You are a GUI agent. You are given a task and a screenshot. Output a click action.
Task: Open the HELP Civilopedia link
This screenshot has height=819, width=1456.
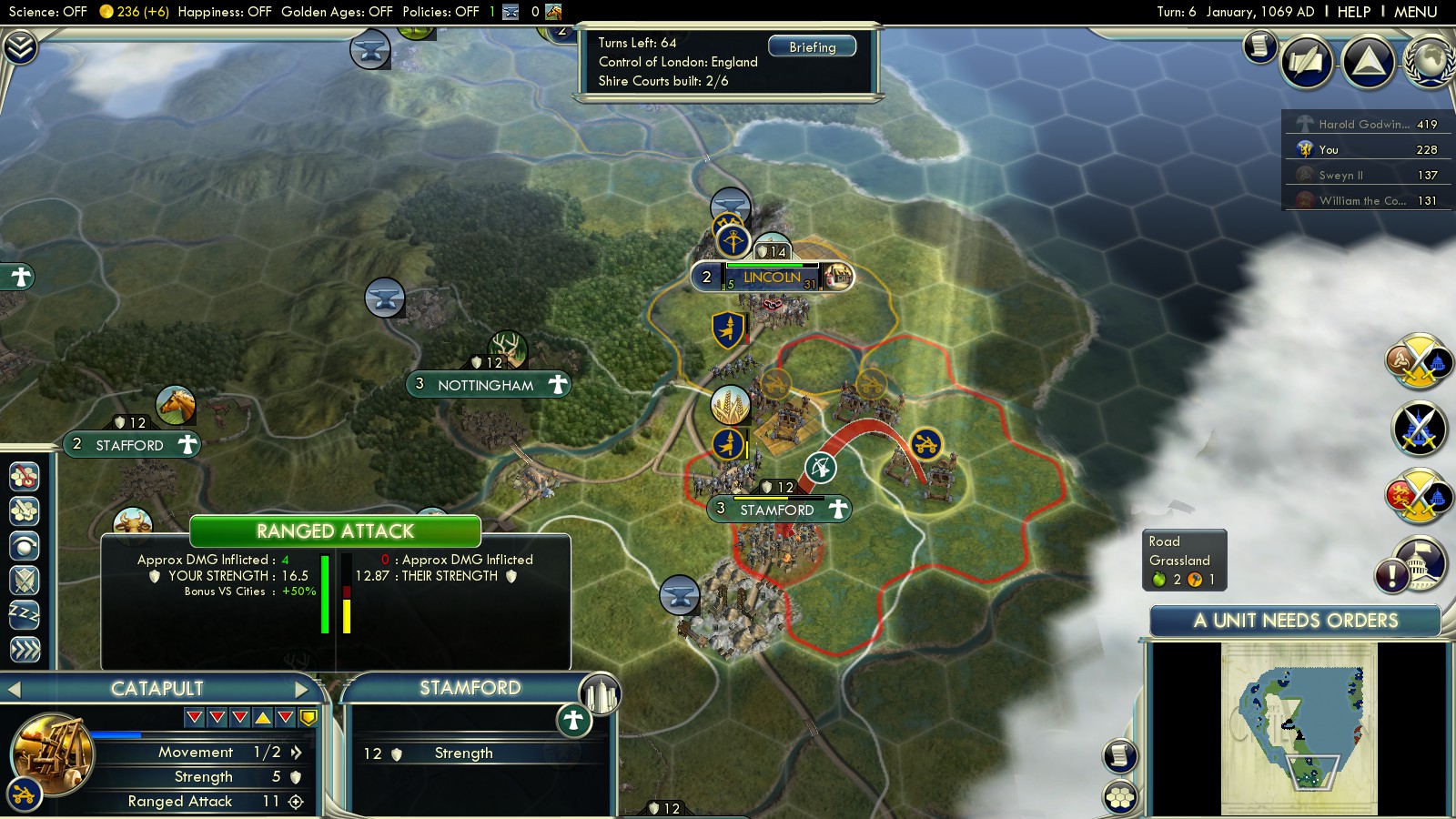pyautogui.click(x=1353, y=12)
